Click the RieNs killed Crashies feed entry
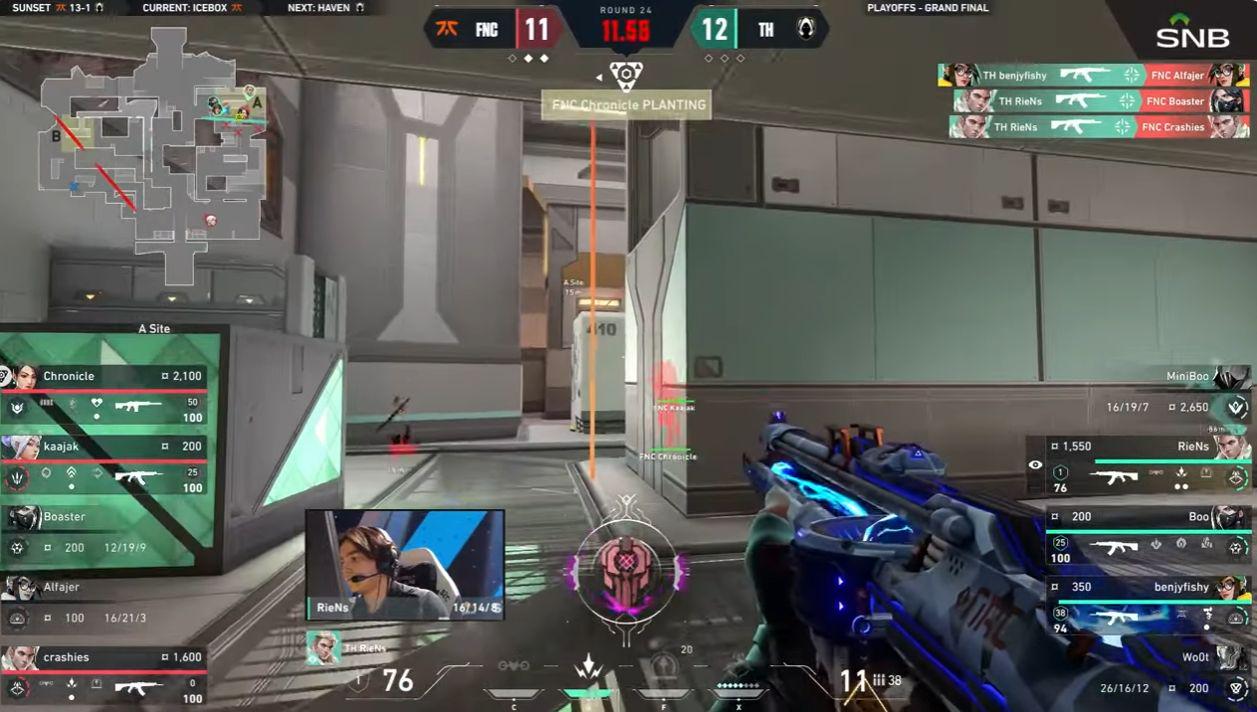 click(1100, 127)
